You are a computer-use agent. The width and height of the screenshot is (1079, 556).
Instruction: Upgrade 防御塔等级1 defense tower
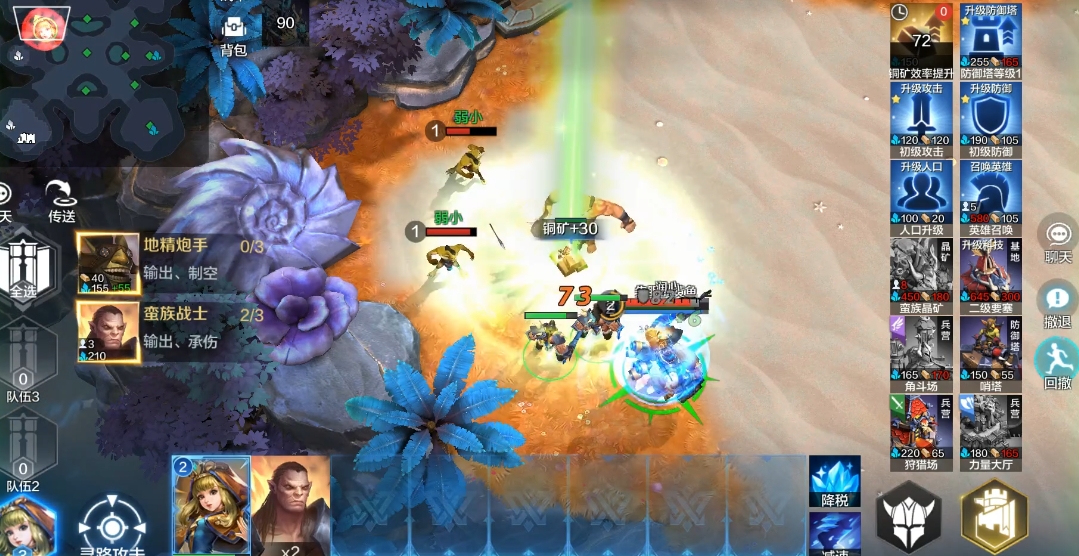(x=990, y=40)
